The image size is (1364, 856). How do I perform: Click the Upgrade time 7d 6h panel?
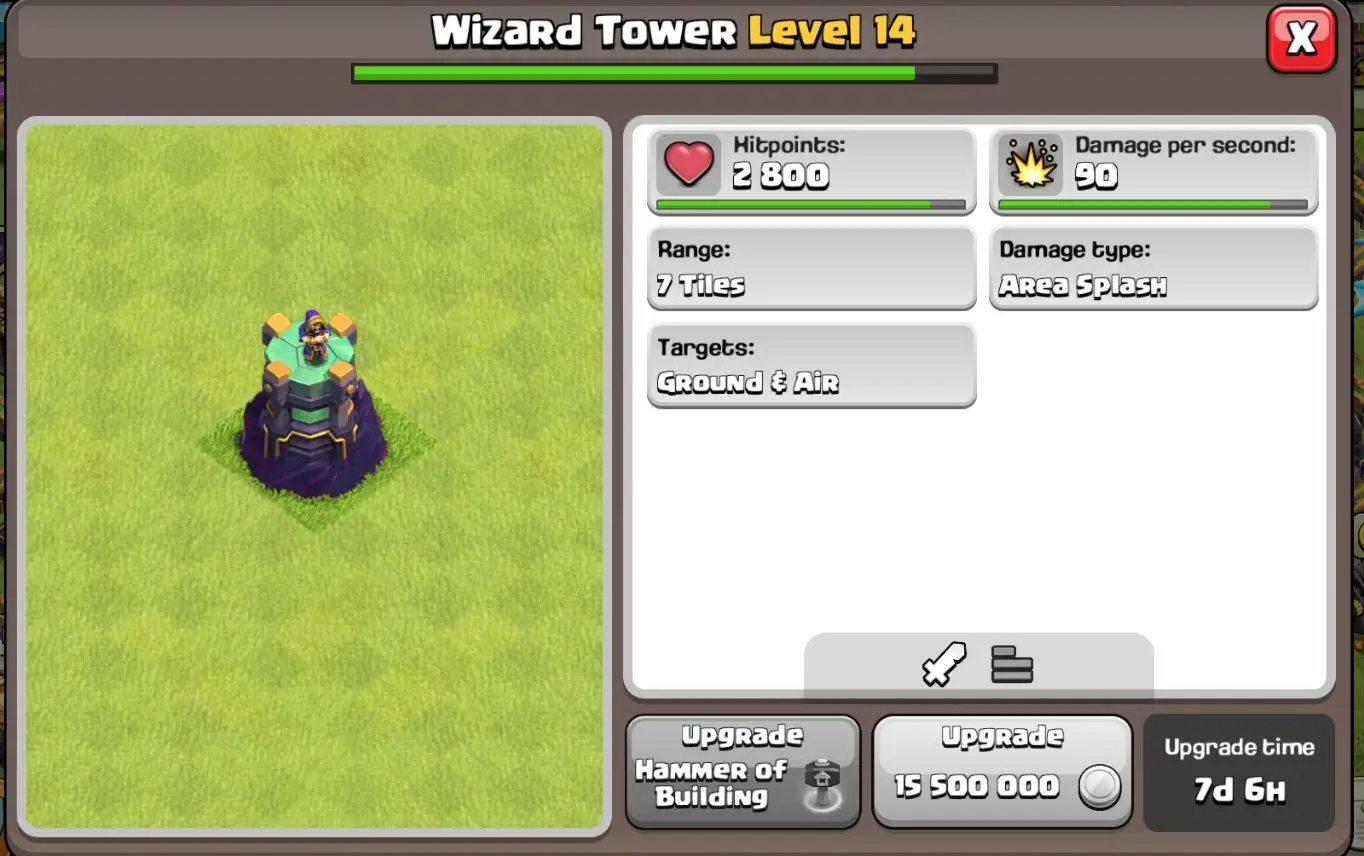click(x=1238, y=770)
